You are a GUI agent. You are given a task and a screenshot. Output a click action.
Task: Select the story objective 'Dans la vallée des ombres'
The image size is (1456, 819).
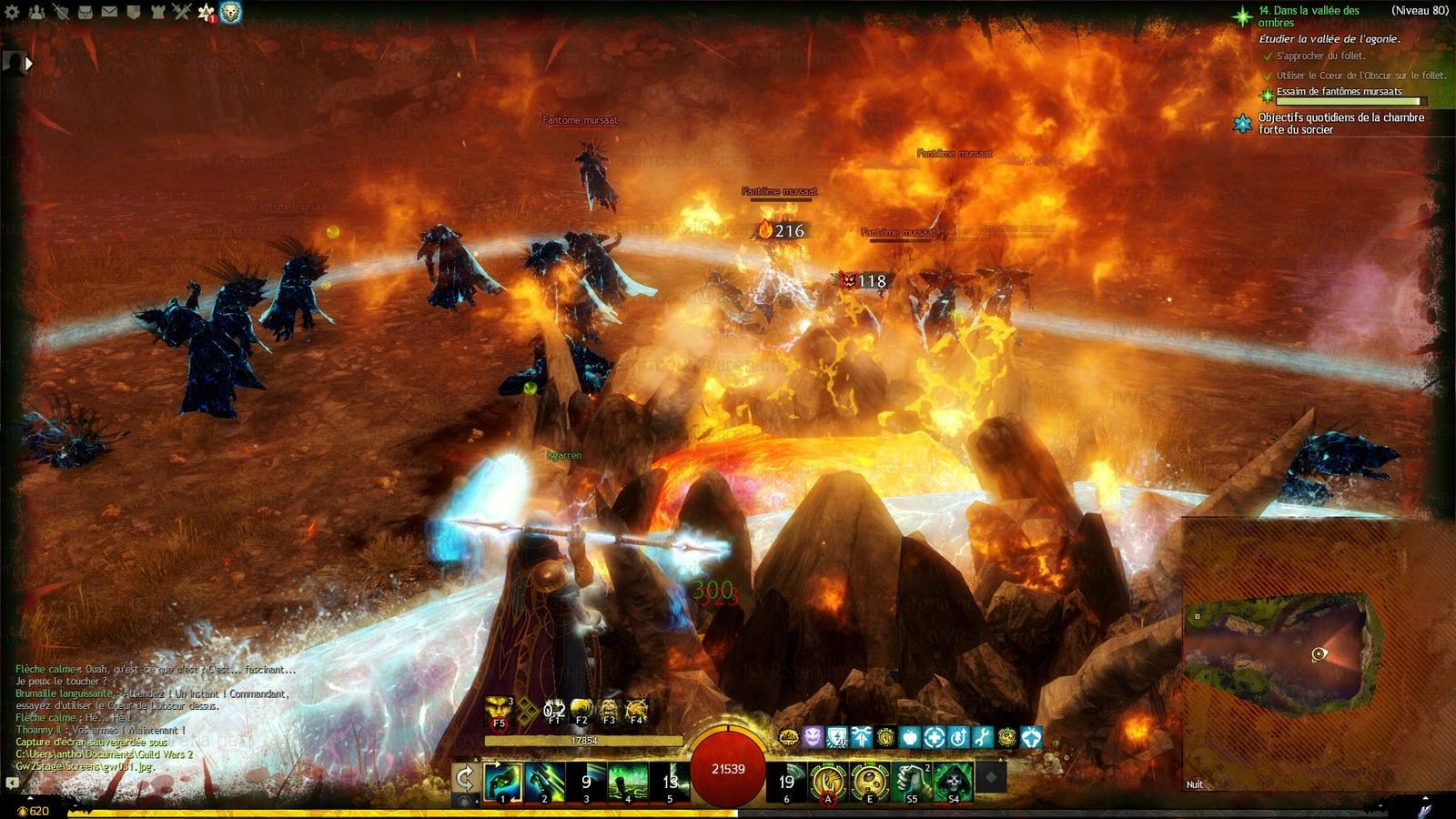point(1308,16)
